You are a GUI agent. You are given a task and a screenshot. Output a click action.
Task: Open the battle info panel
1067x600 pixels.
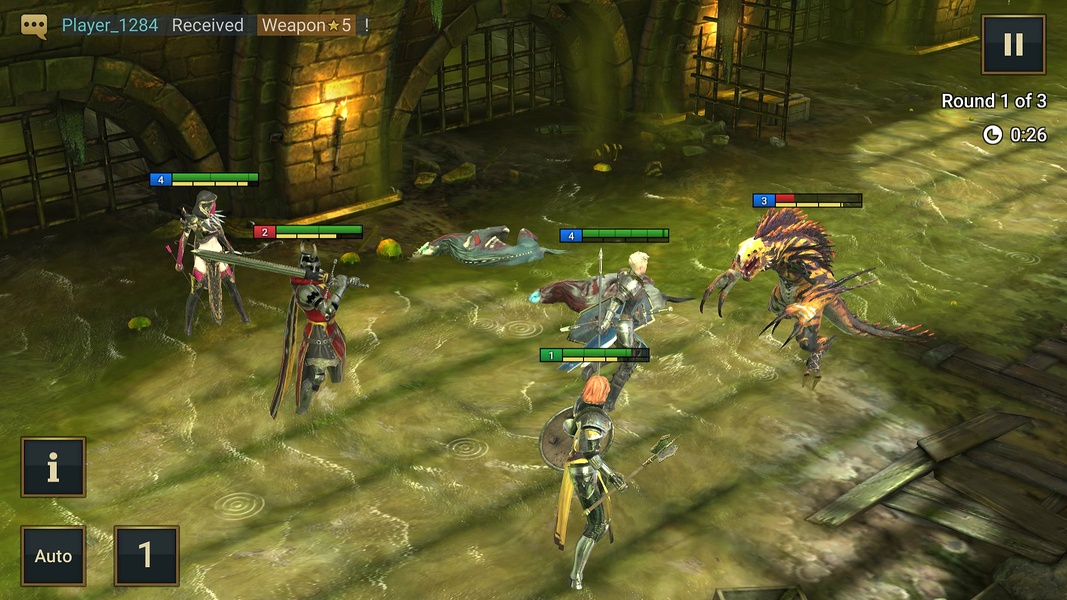tap(54, 467)
